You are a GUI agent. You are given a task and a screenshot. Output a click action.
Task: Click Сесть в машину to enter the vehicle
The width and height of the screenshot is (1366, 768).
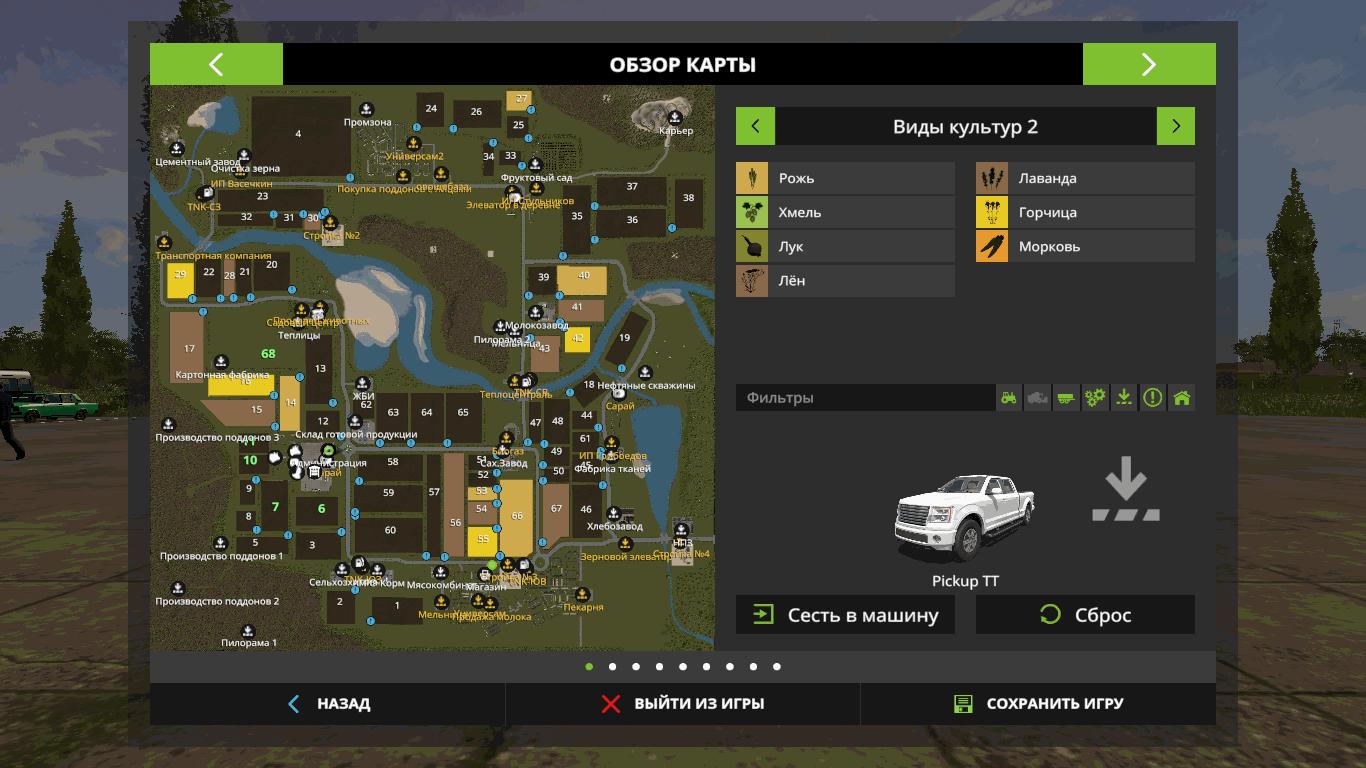(845, 615)
